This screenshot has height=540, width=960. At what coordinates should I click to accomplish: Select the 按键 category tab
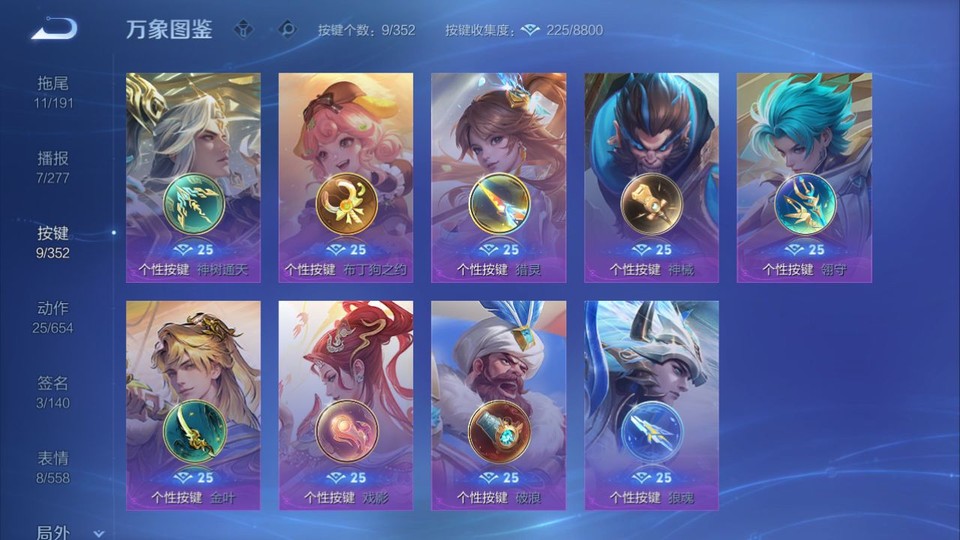coord(54,242)
